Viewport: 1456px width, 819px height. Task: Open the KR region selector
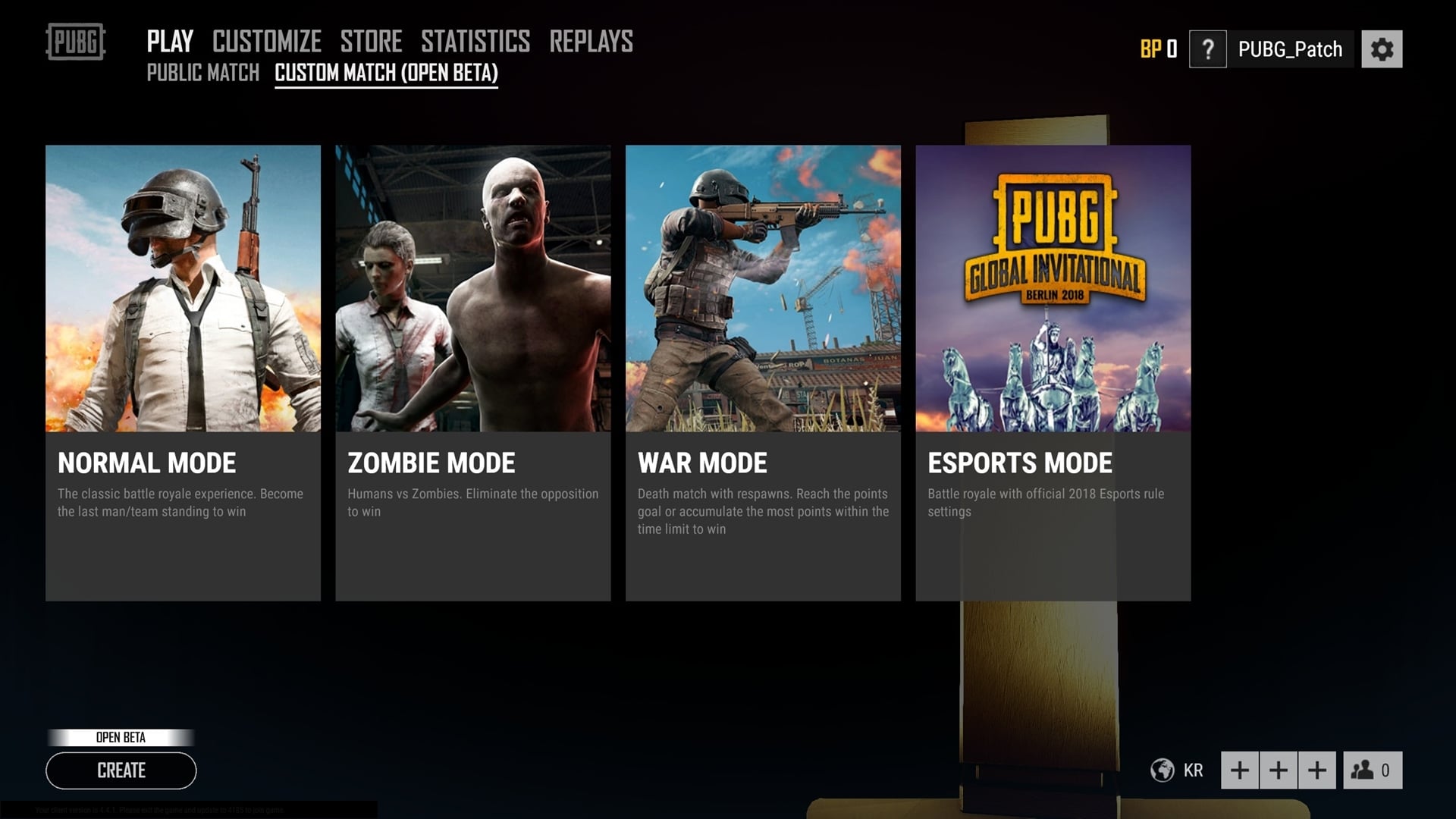click(1193, 770)
